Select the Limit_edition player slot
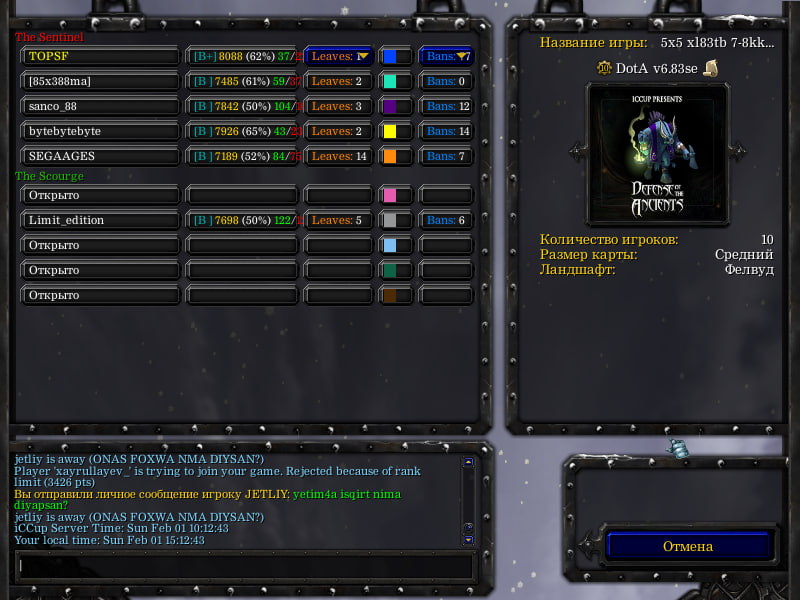Screen dimensions: 800x600 point(99,220)
